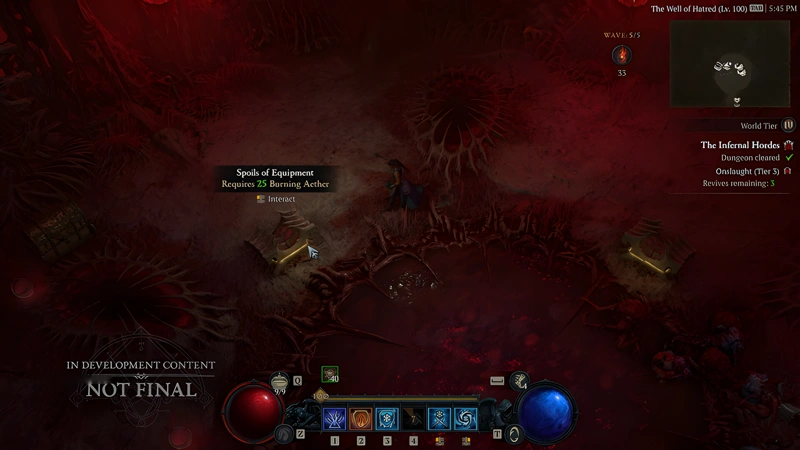Click the evade icon beside the health globe
The image size is (800, 450).
pyautogui.click(x=284, y=434)
